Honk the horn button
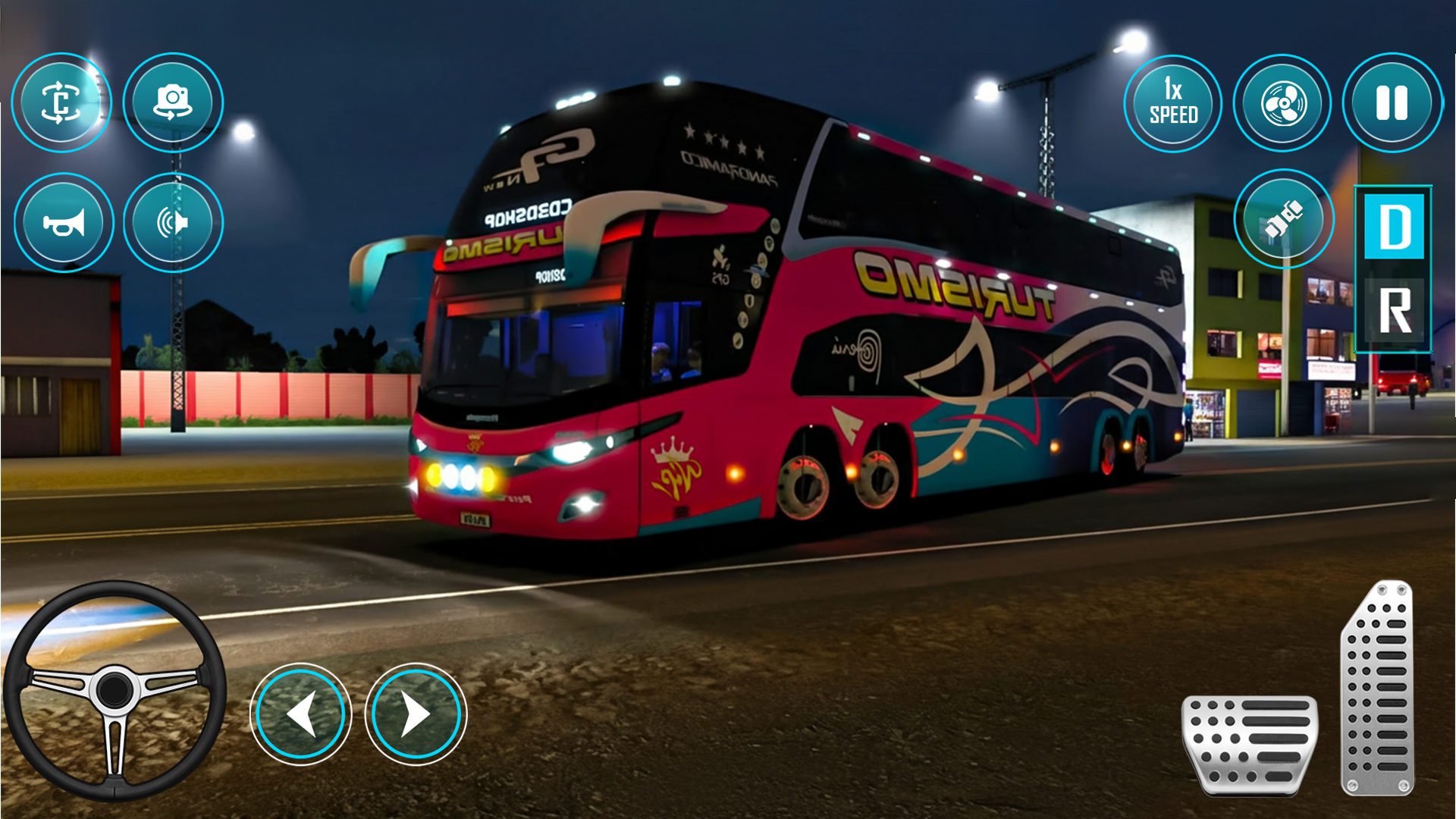Image resolution: width=1456 pixels, height=819 pixels. [64, 223]
